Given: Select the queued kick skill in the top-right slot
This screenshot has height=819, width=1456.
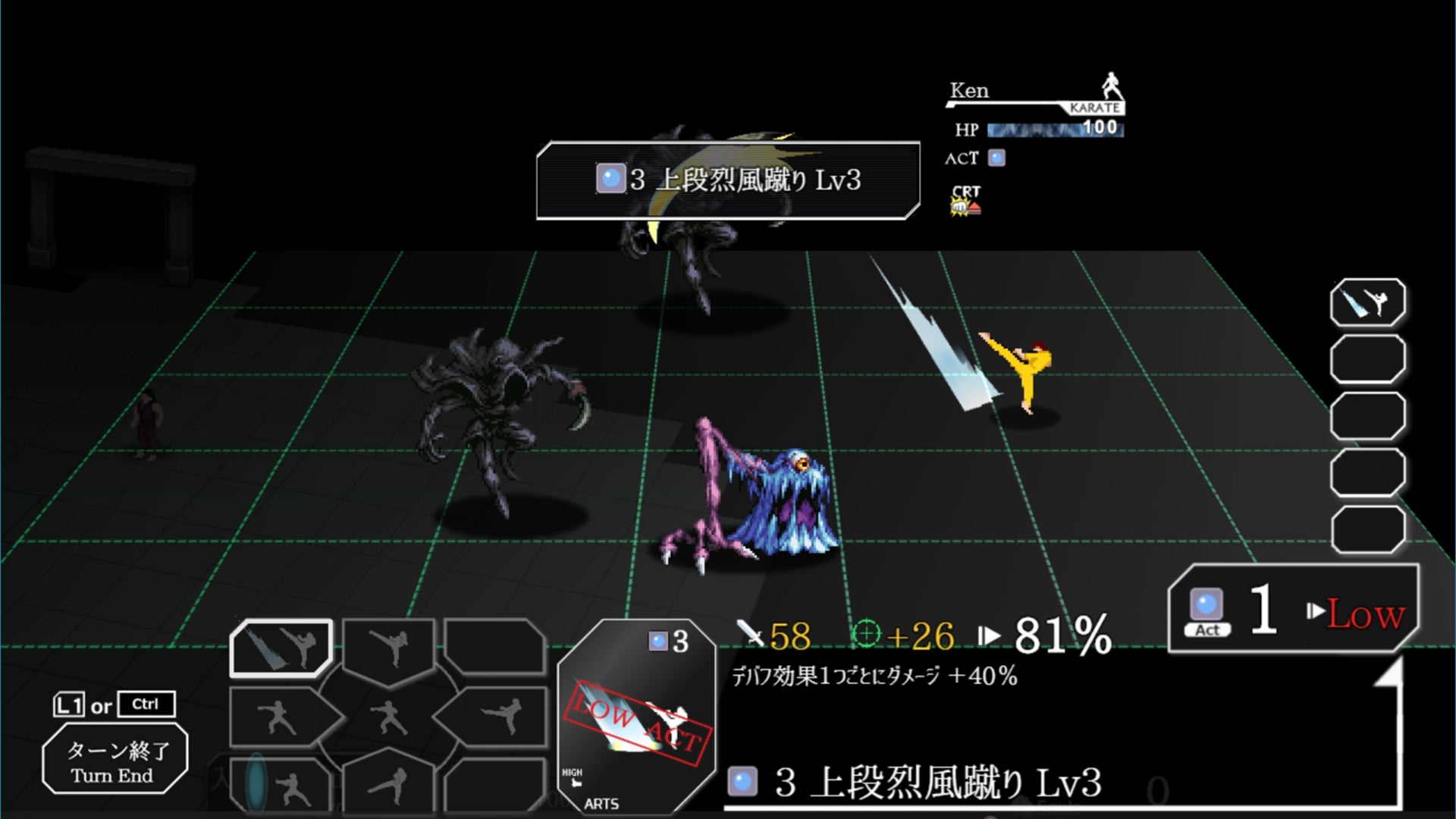Looking at the screenshot, I should click(x=1367, y=303).
